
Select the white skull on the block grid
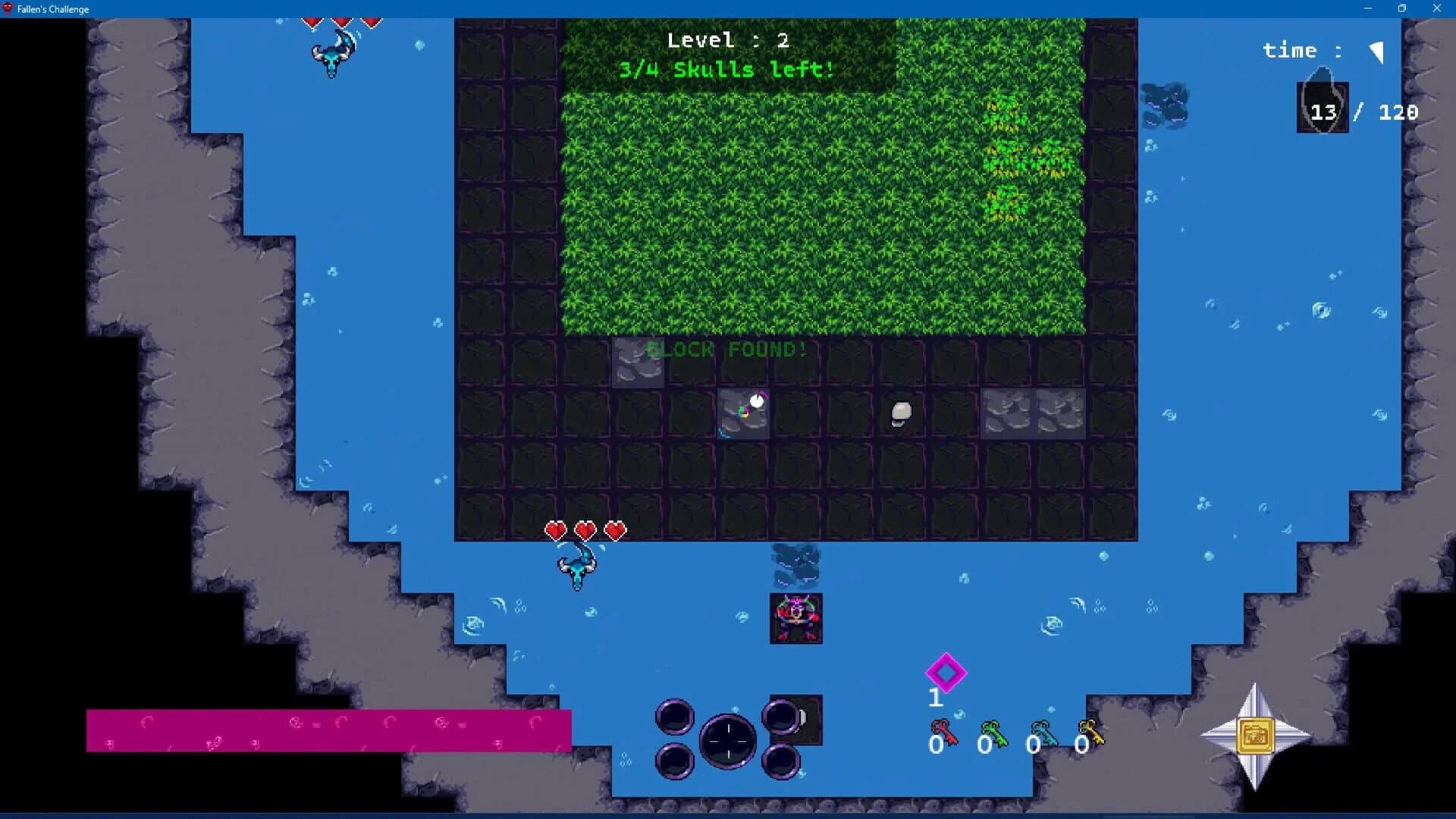point(901,412)
